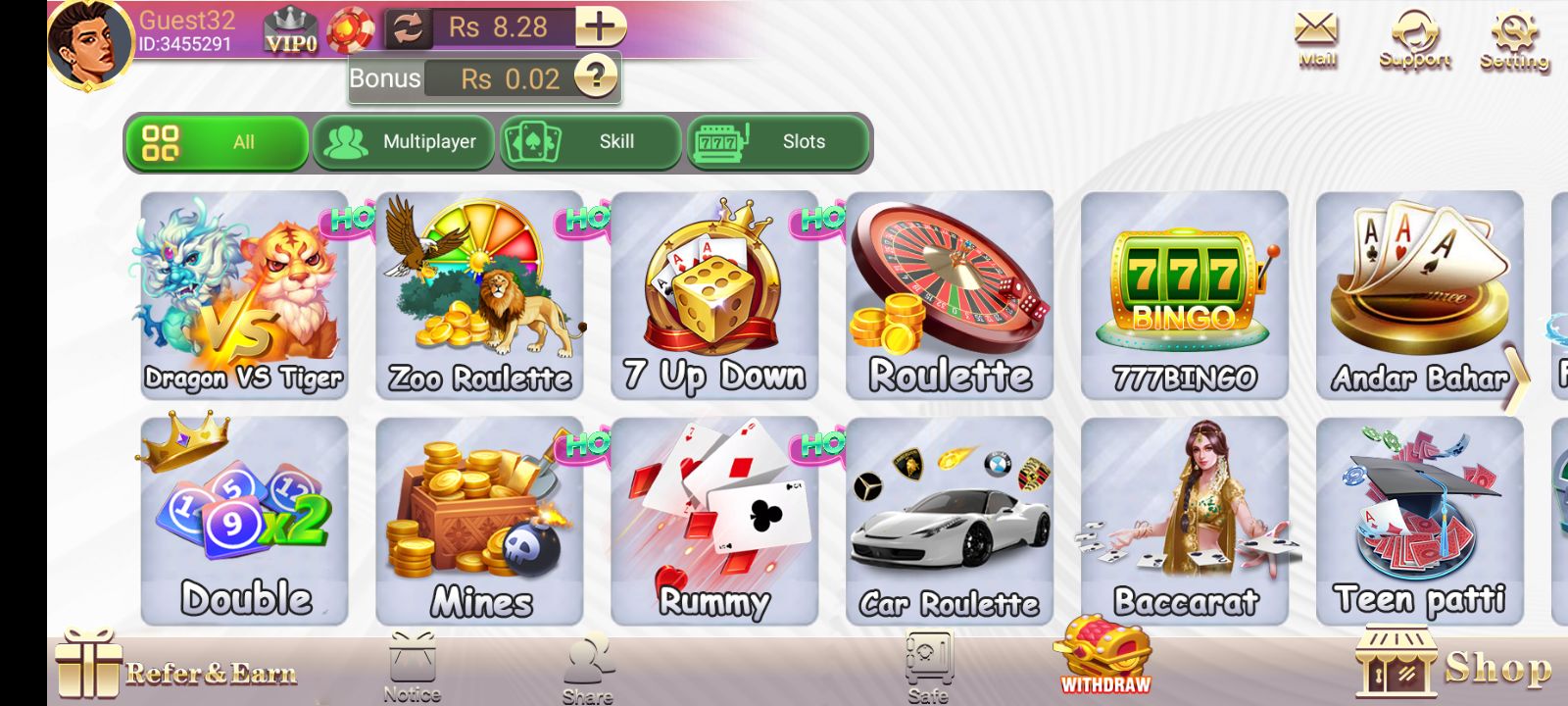Switch to the Multiplayer tab
Screen dimensions: 1568x706
(404, 142)
